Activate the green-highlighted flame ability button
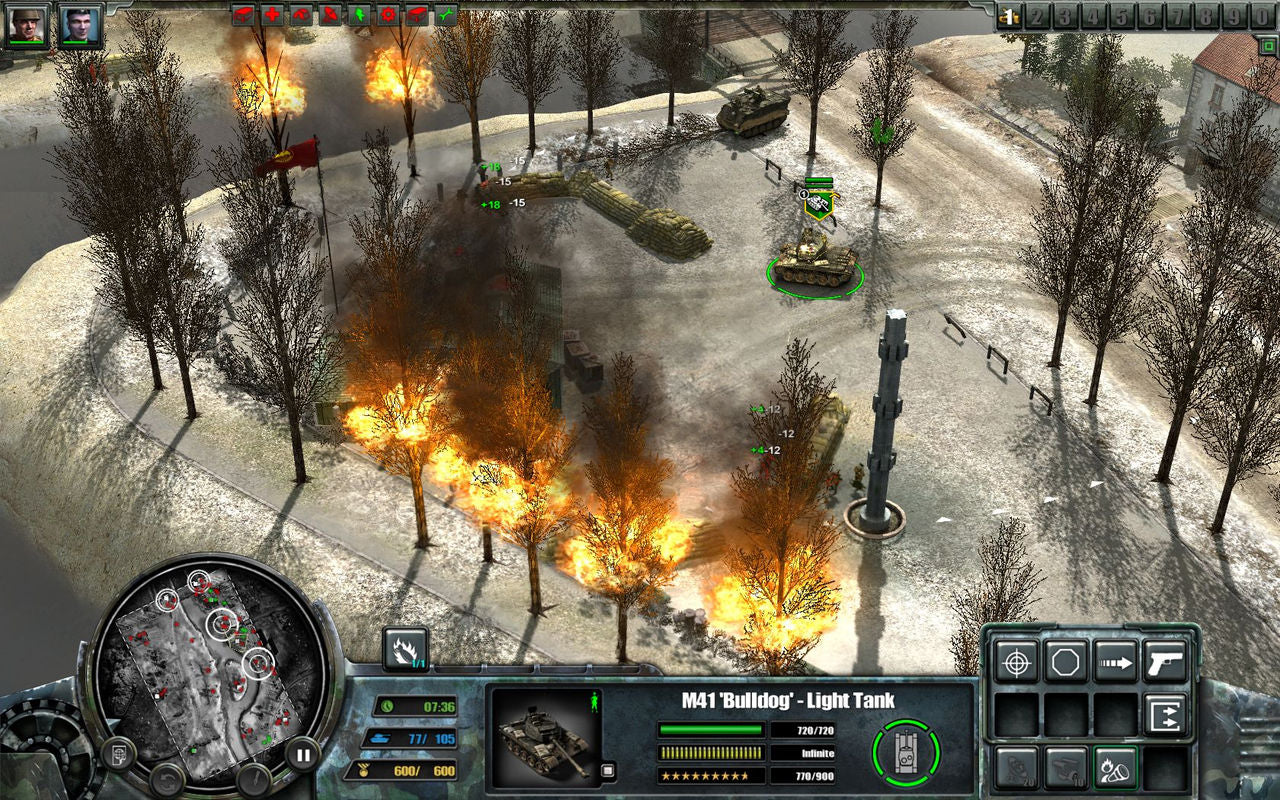The width and height of the screenshot is (1280, 800). coord(1116,767)
